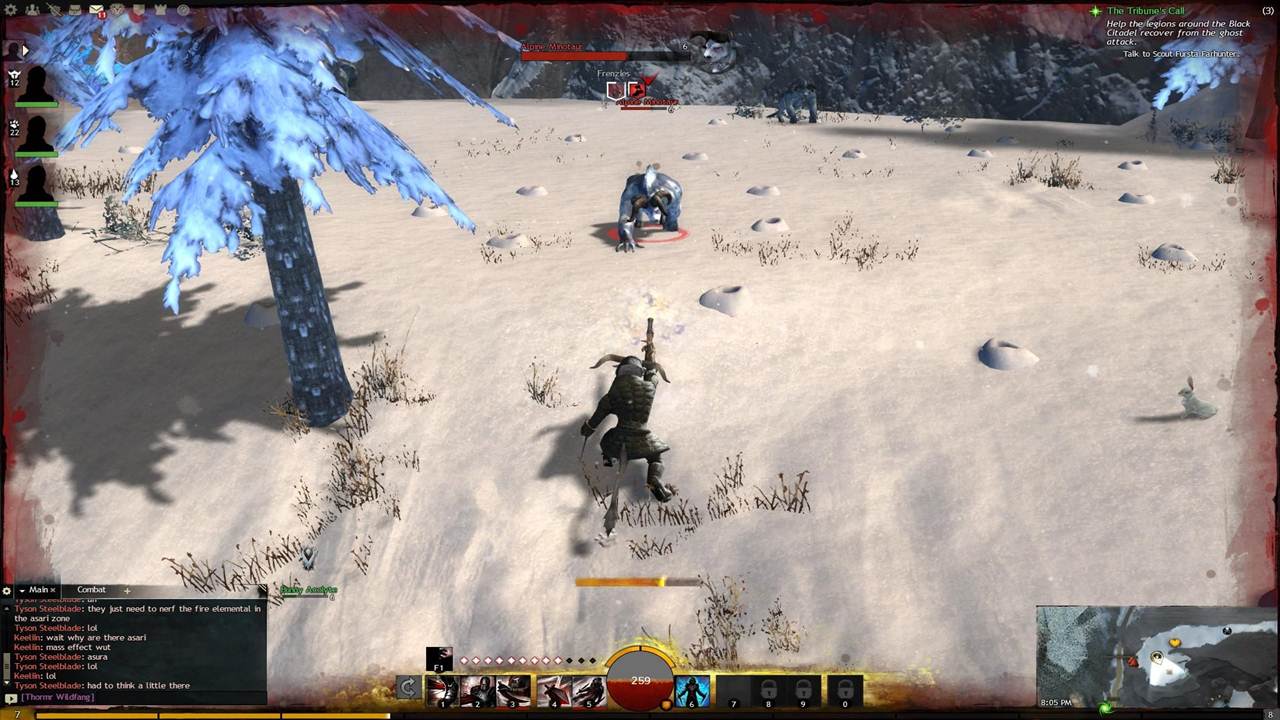The image size is (1280, 720).
Task: Select the level 22 party member portrait
Action: click(x=37, y=135)
